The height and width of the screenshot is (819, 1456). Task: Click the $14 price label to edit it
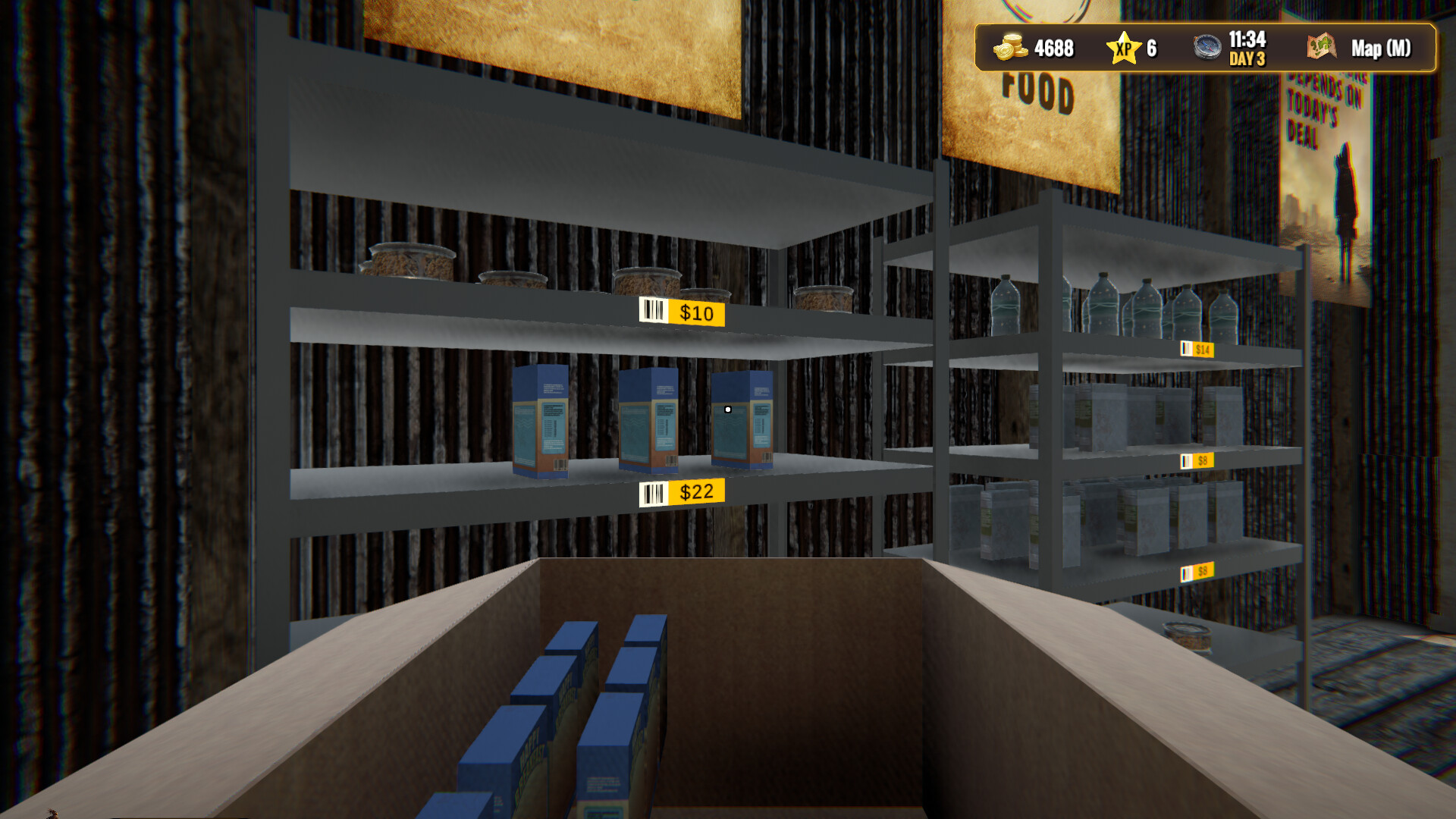(1205, 350)
